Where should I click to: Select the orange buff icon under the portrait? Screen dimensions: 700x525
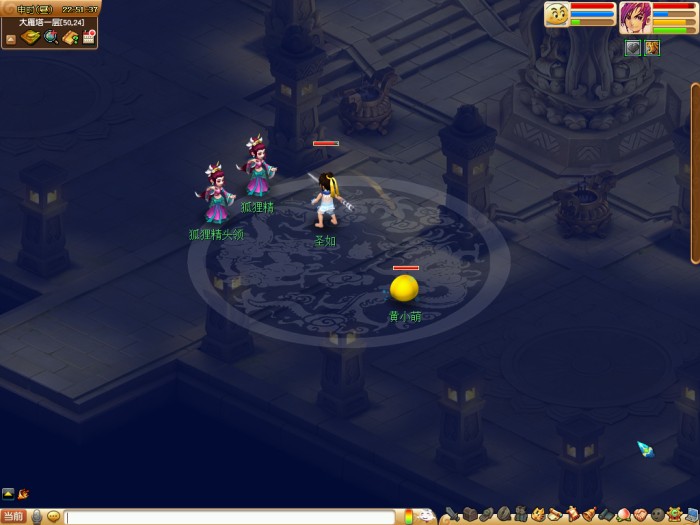[x=652, y=47]
